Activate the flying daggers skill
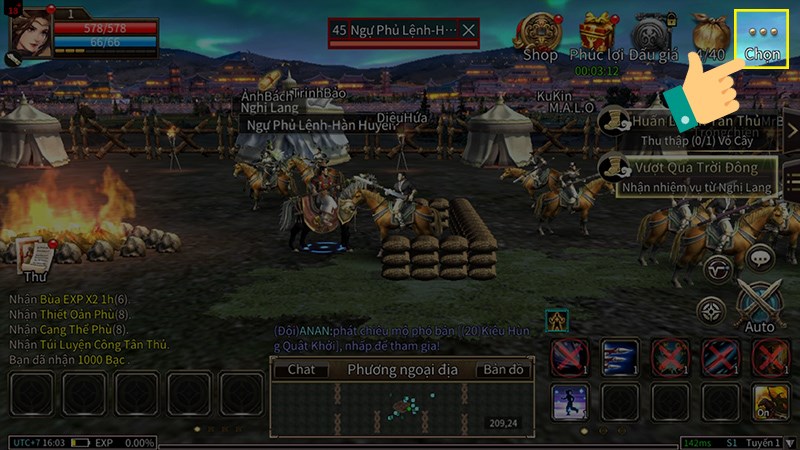The width and height of the screenshot is (800, 450). click(x=619, y=357)
